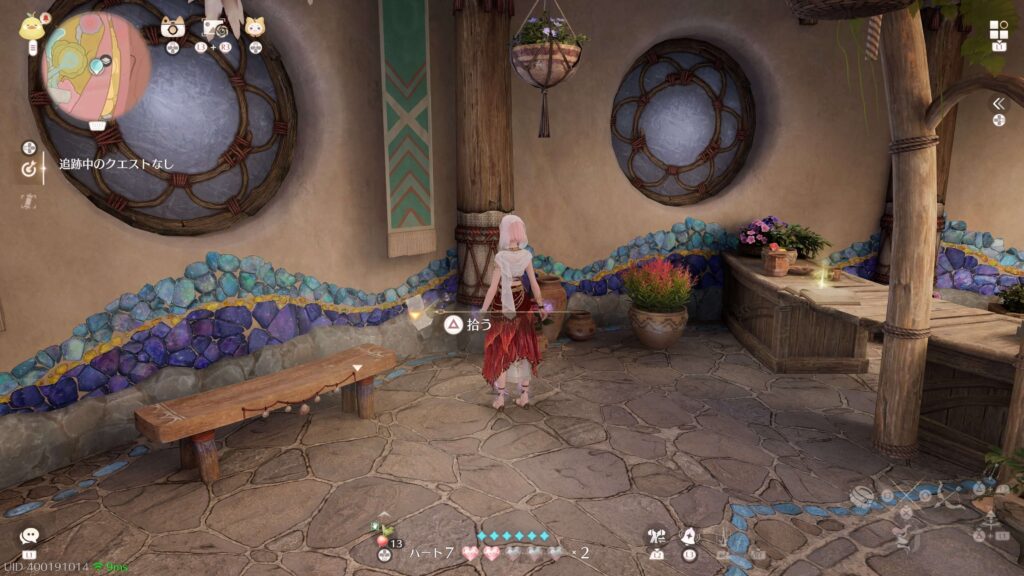This screenshot has width=1024, height=576.
Task: Click the yellow cat face icon
Action: 255,28
